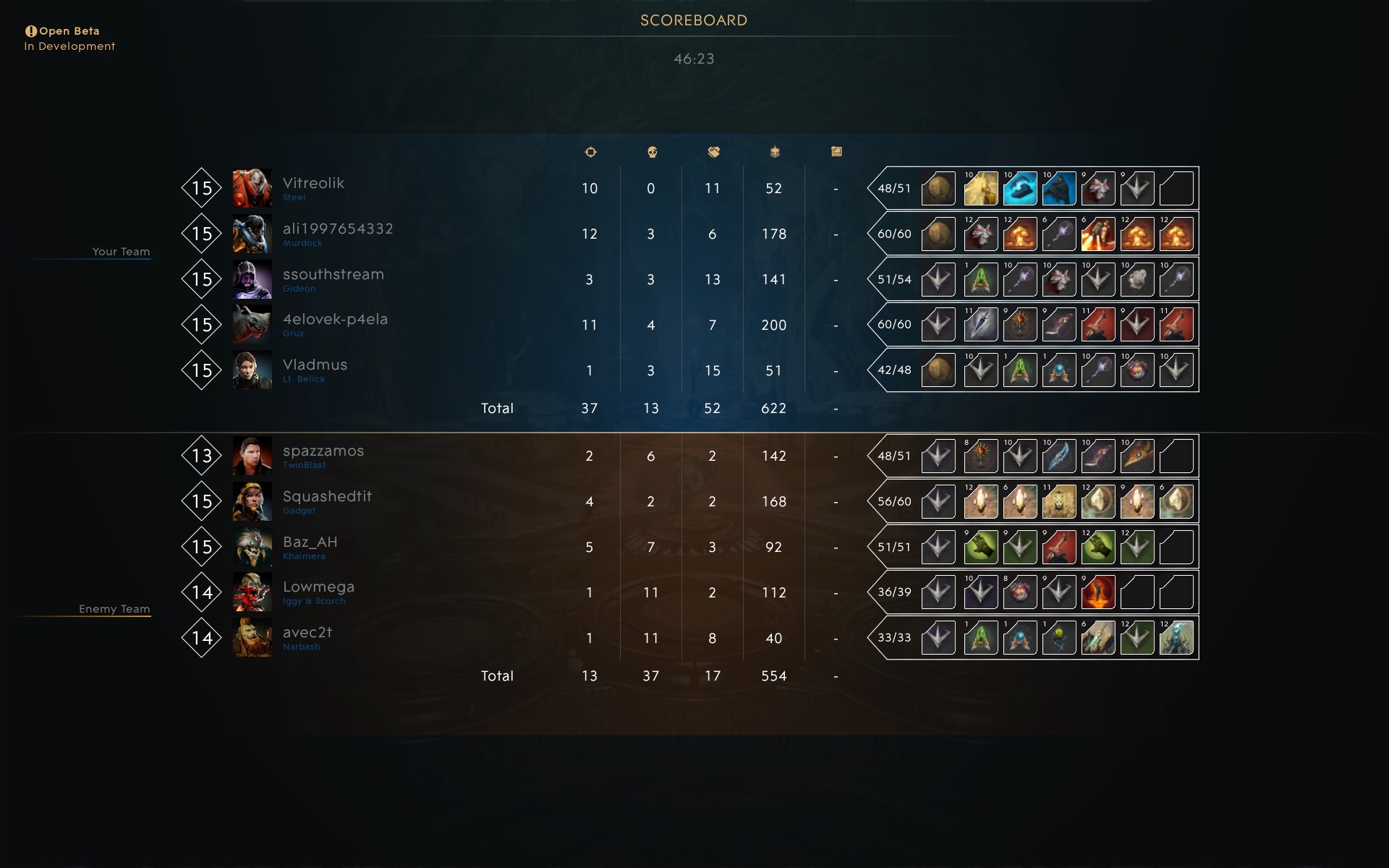Viewport: 1389px width, 868px height.
Task: Select Squashedtit's Gadget portrait
Action: [252, 501]
